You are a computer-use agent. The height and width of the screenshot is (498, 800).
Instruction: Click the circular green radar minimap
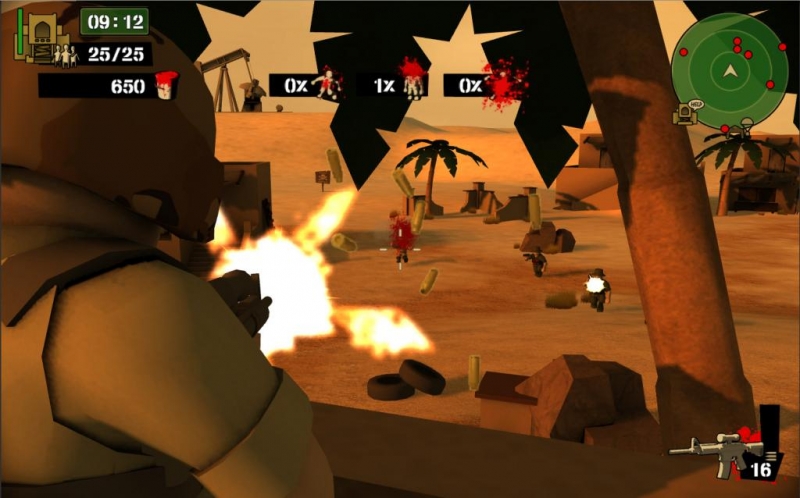(729, 70)
